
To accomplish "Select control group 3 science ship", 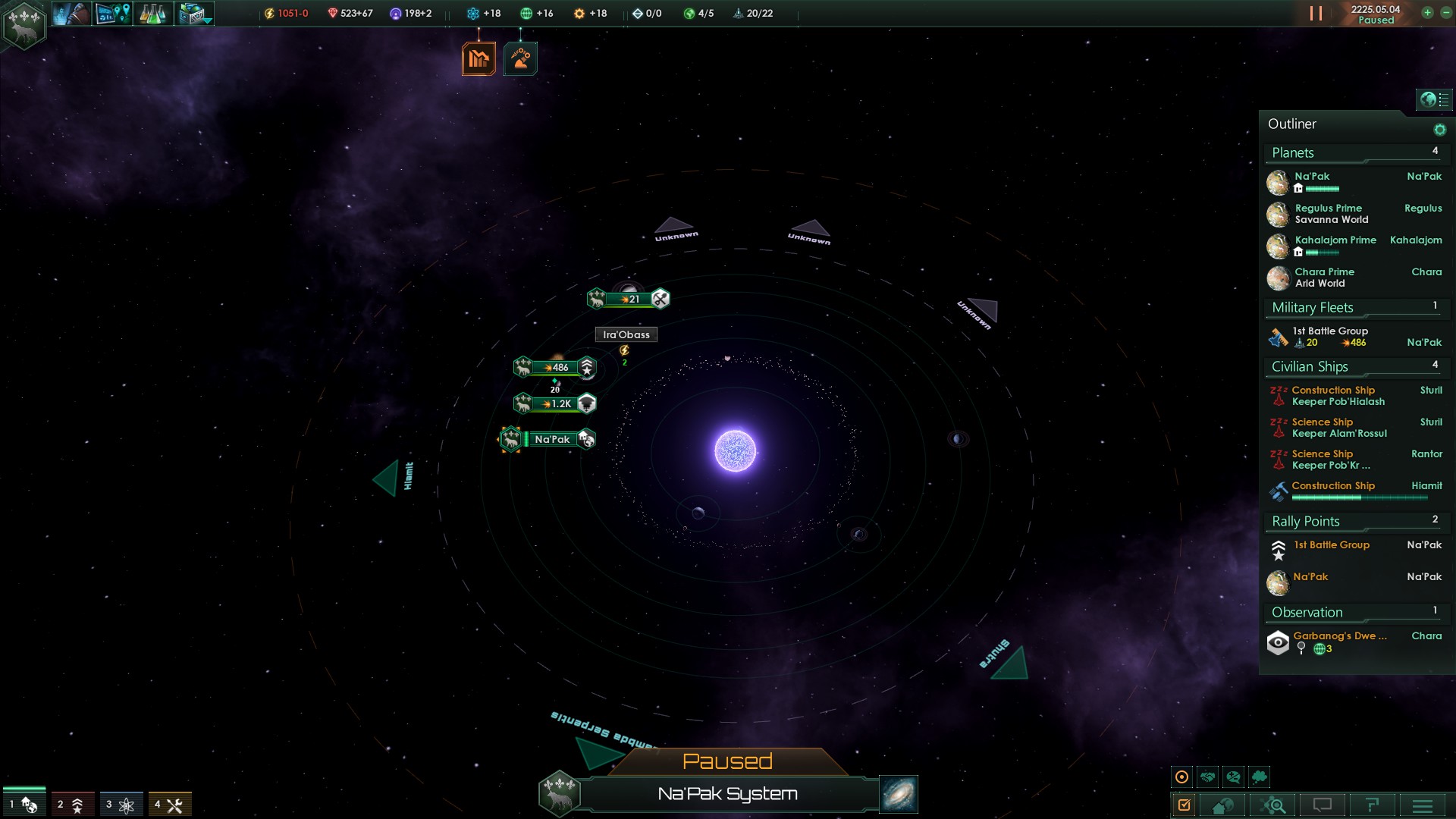I will [x=121, y=805].
